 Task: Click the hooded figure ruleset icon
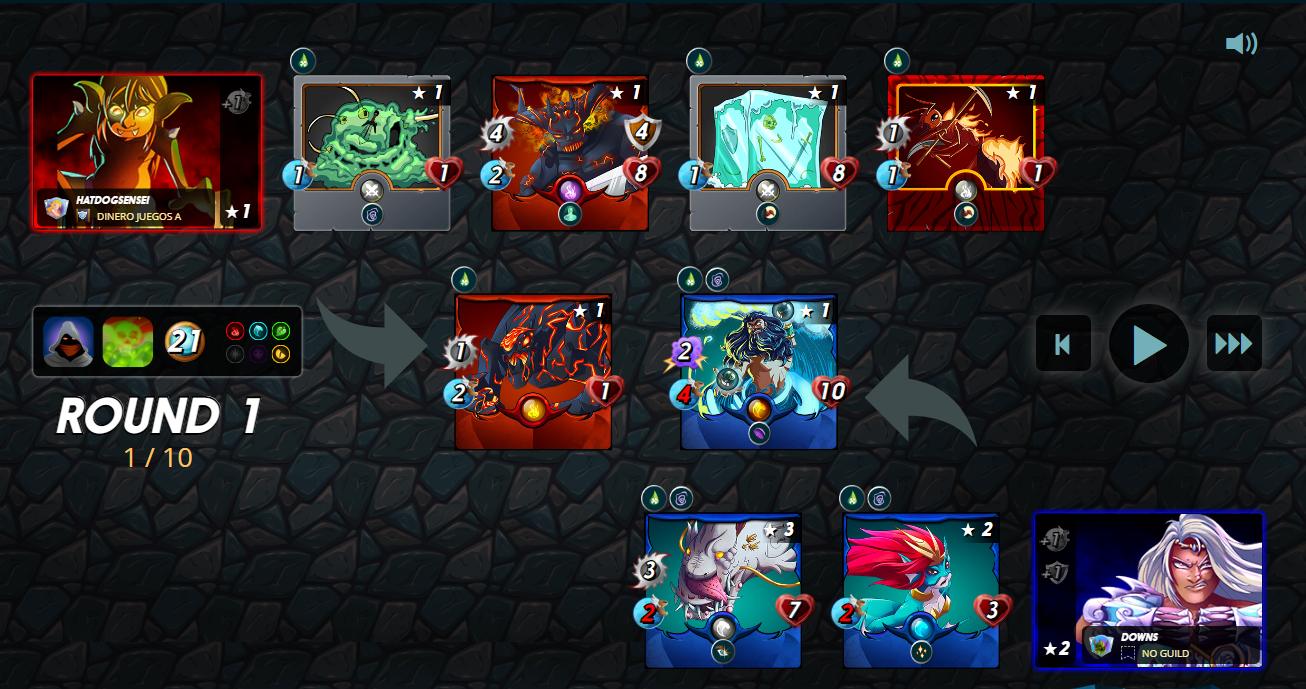point(68,342)
